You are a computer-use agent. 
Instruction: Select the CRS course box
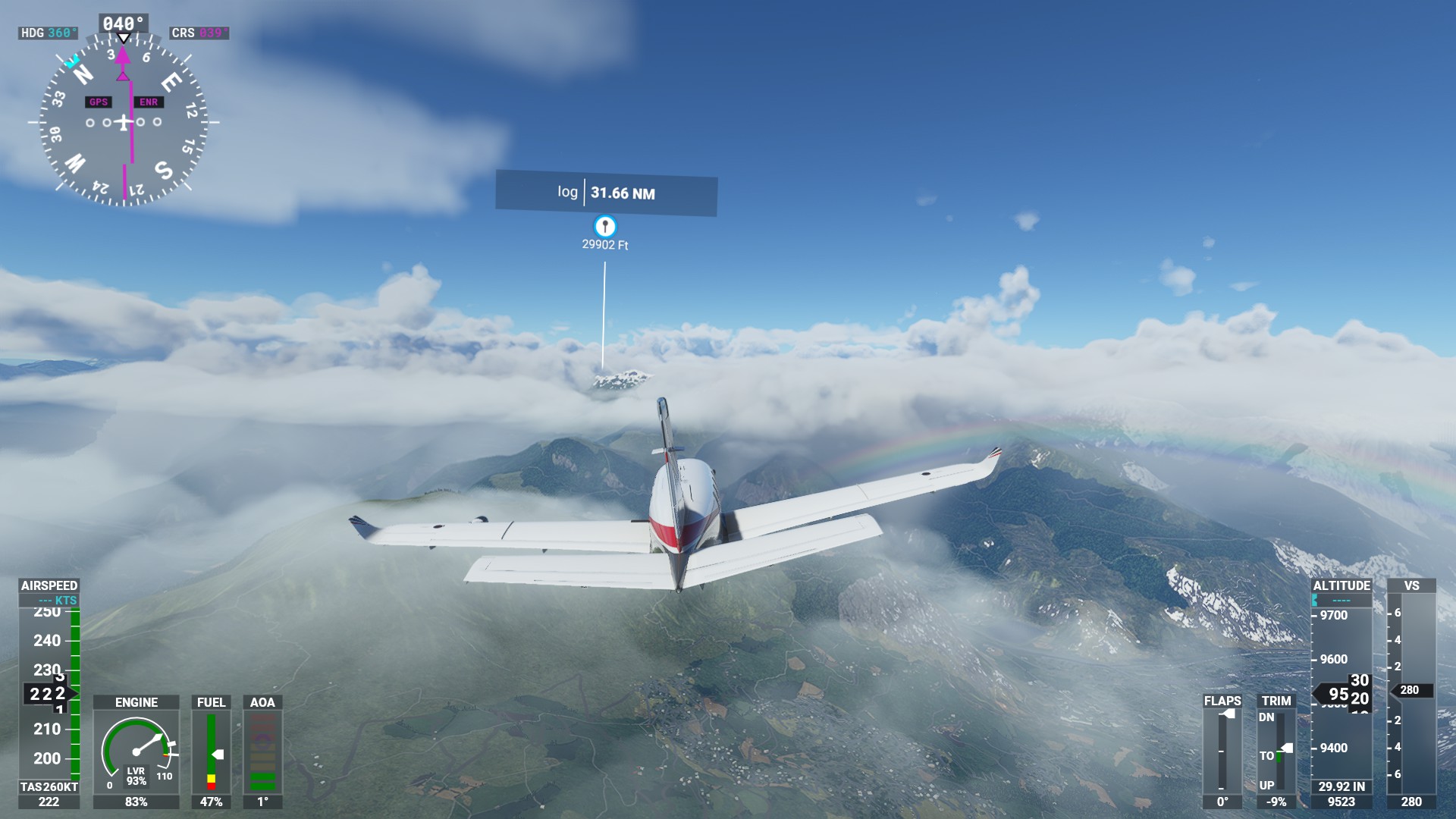199,33
